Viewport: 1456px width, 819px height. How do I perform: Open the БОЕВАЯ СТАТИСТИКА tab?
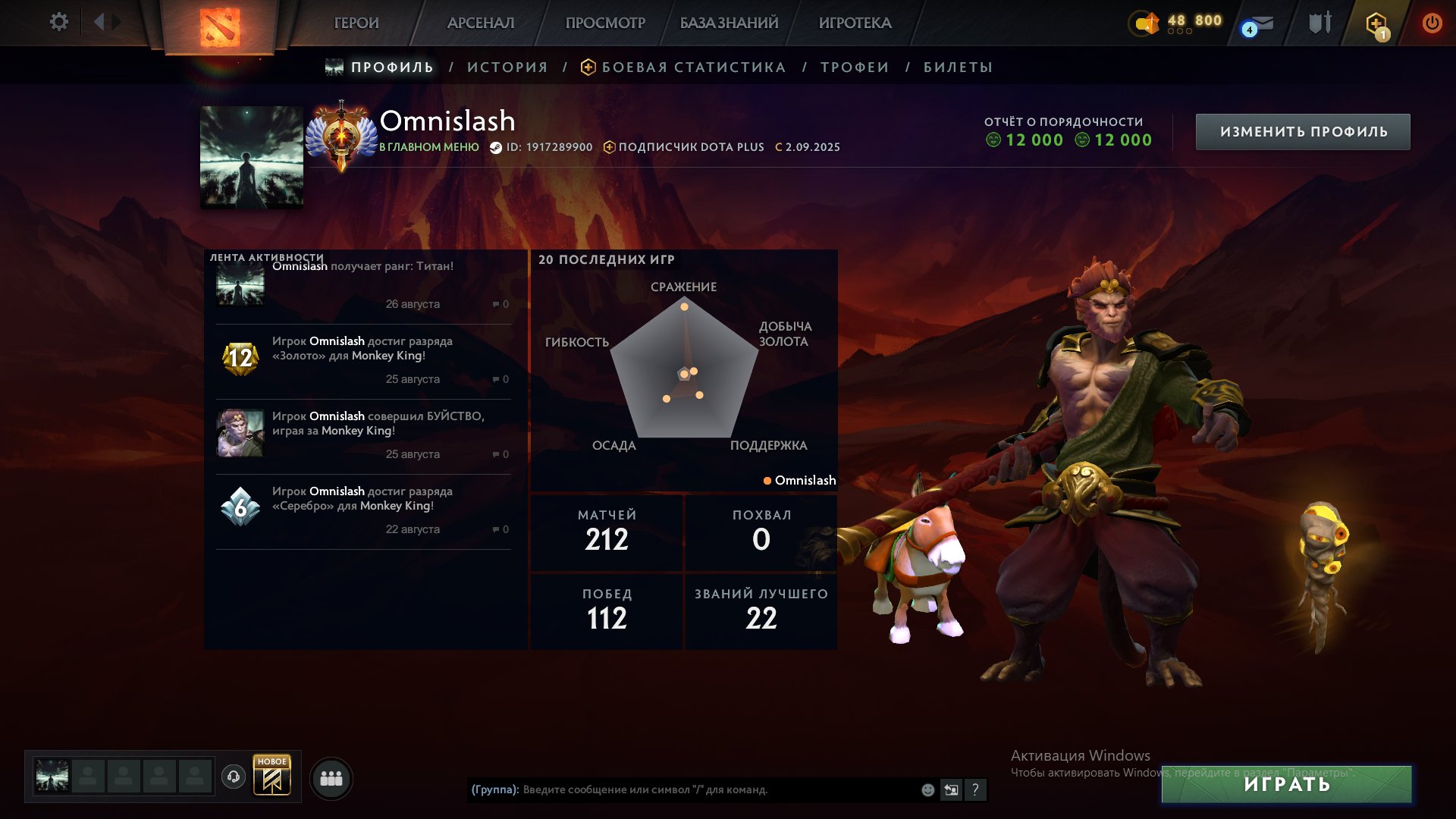[x=692, y=67]
